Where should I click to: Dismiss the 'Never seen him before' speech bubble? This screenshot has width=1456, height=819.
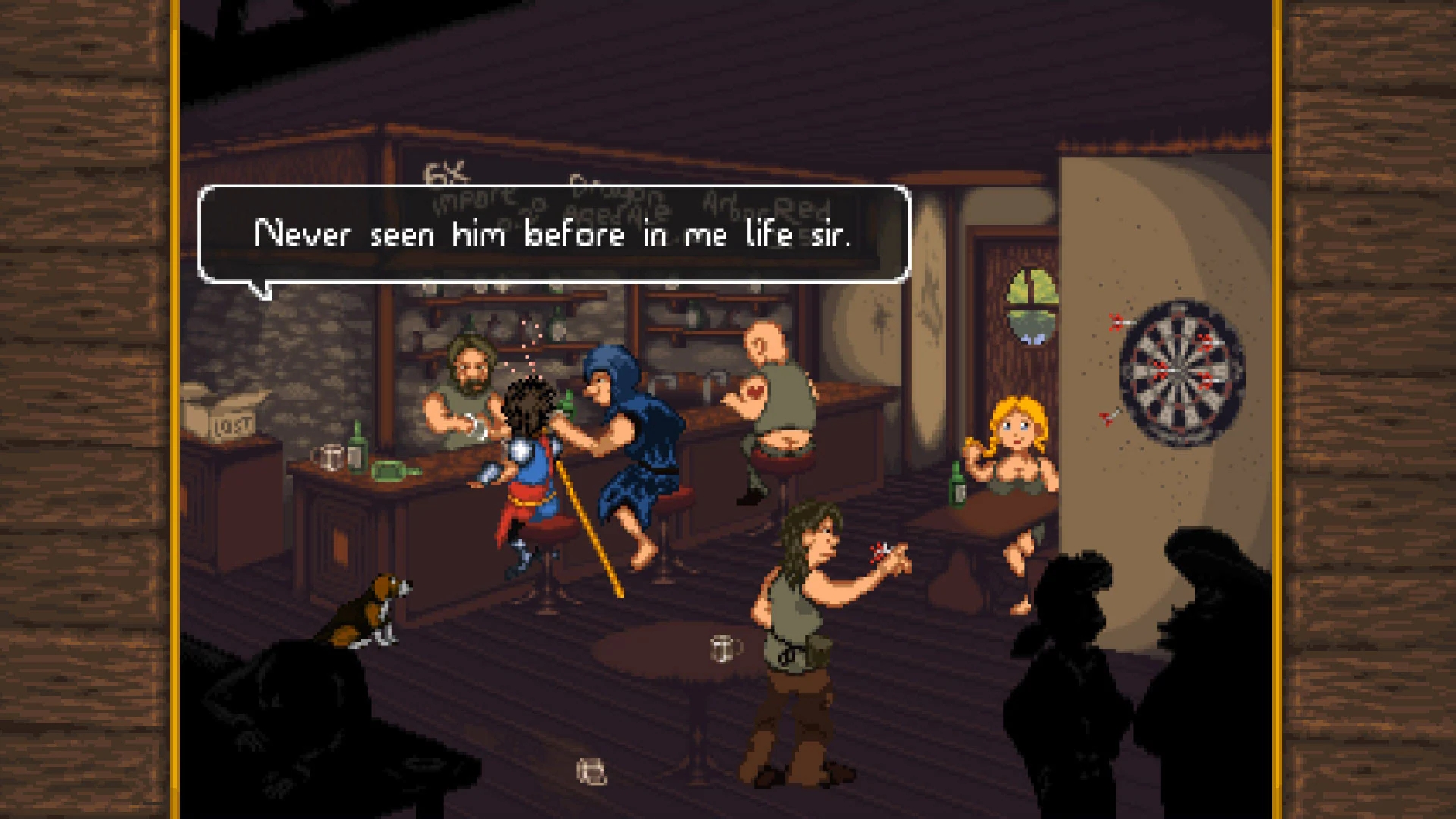pyautogui.click(x=554, y=235)
